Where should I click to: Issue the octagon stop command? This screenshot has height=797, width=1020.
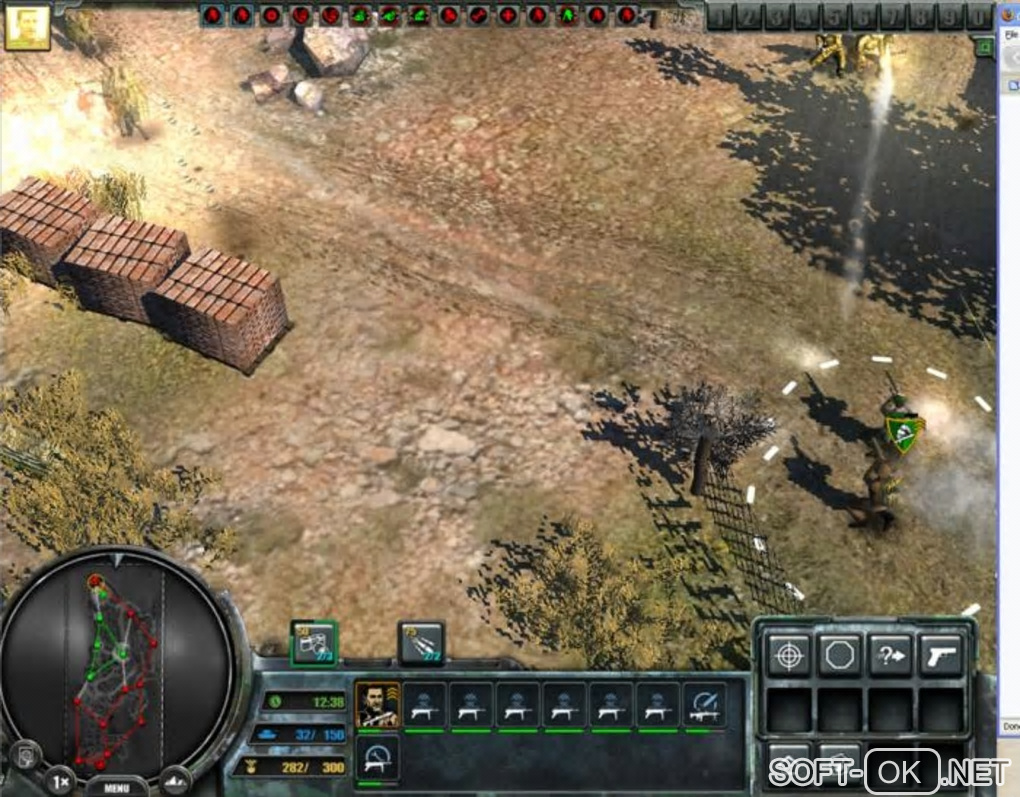pos(840,655)
